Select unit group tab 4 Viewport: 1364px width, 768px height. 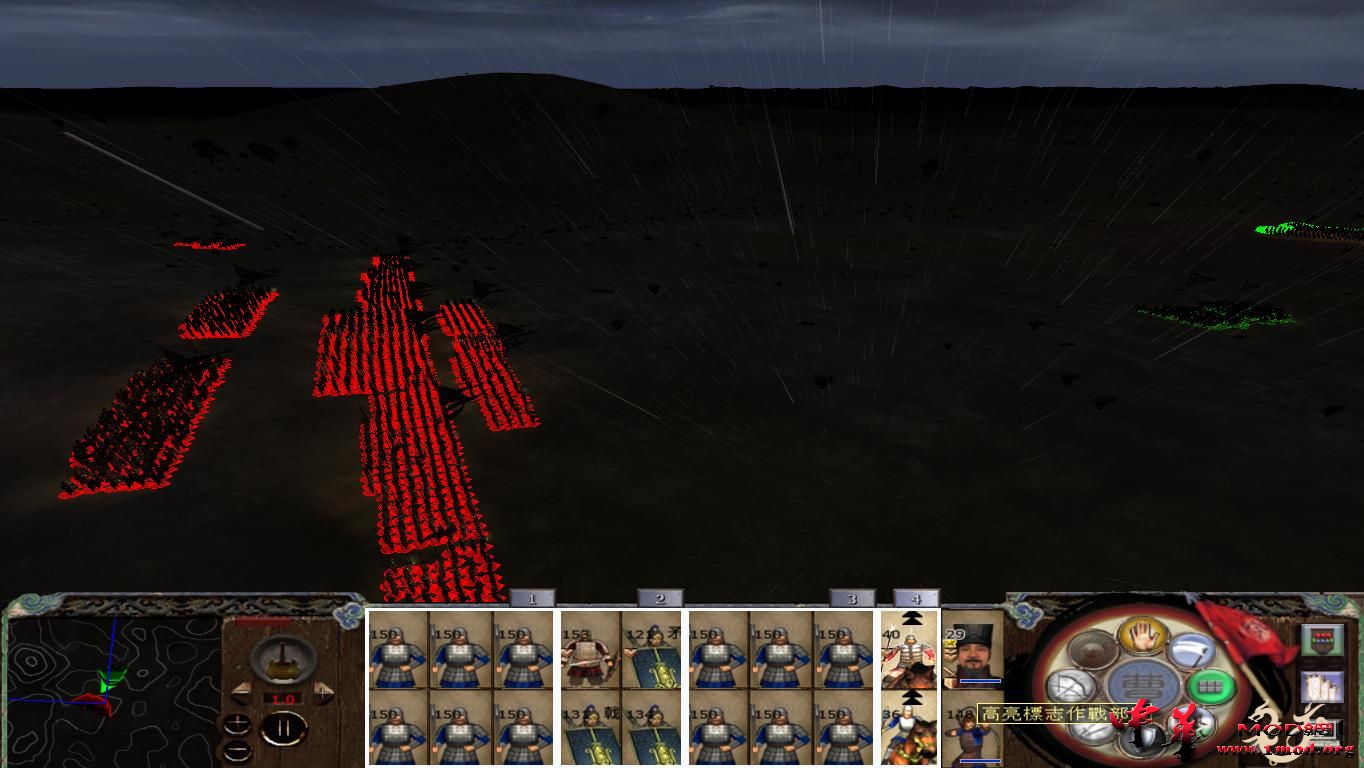(x=916, y=597)
